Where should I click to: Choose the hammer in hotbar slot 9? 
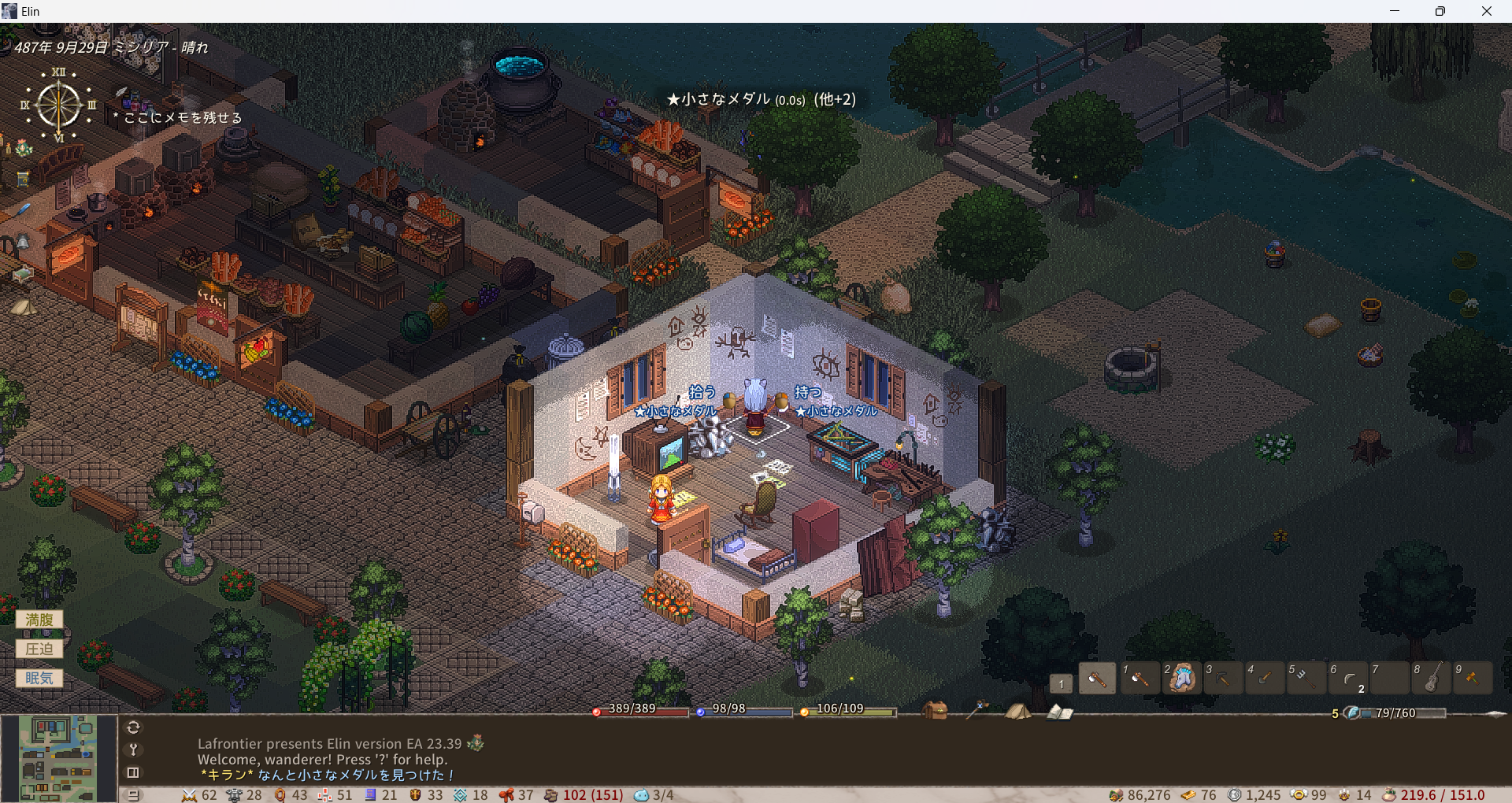1473,678
